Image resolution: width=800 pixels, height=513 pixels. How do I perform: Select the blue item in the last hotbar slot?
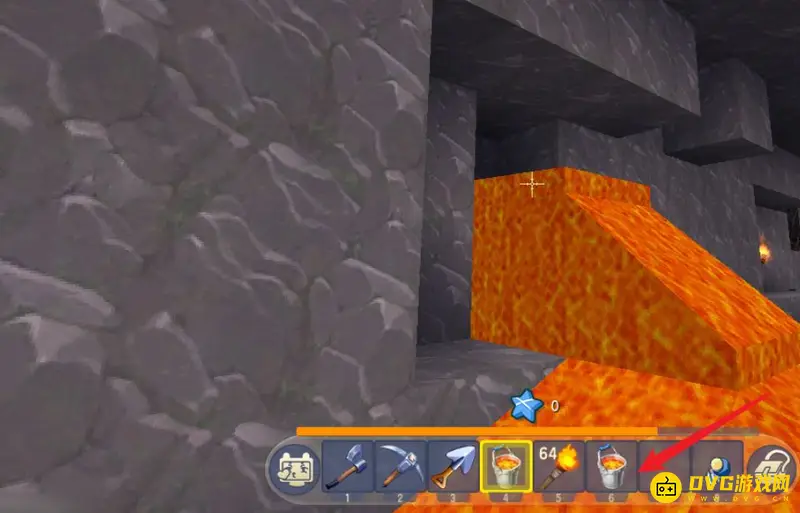[x=716, y=462]
